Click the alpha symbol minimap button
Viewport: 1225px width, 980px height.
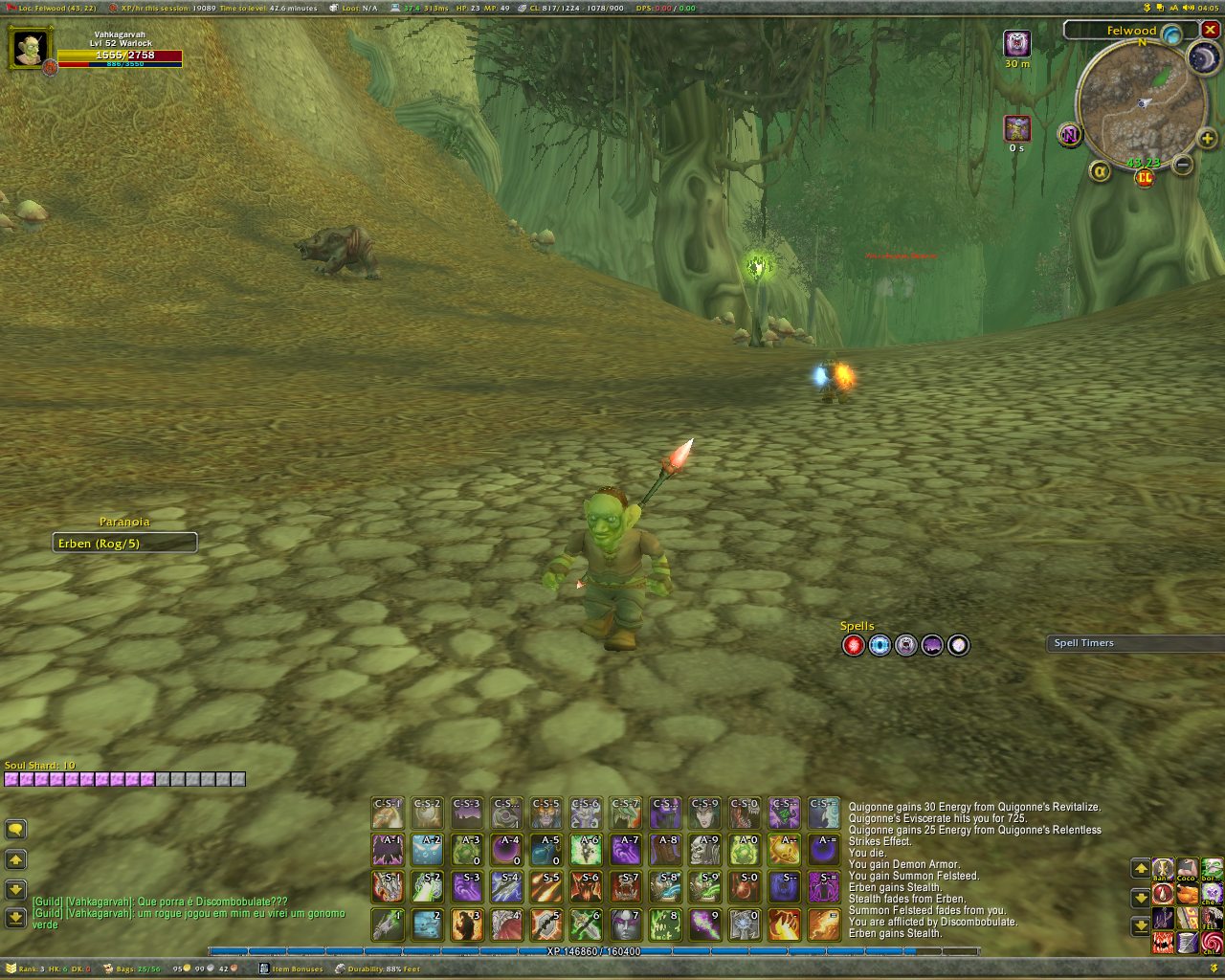point(1100,171)
